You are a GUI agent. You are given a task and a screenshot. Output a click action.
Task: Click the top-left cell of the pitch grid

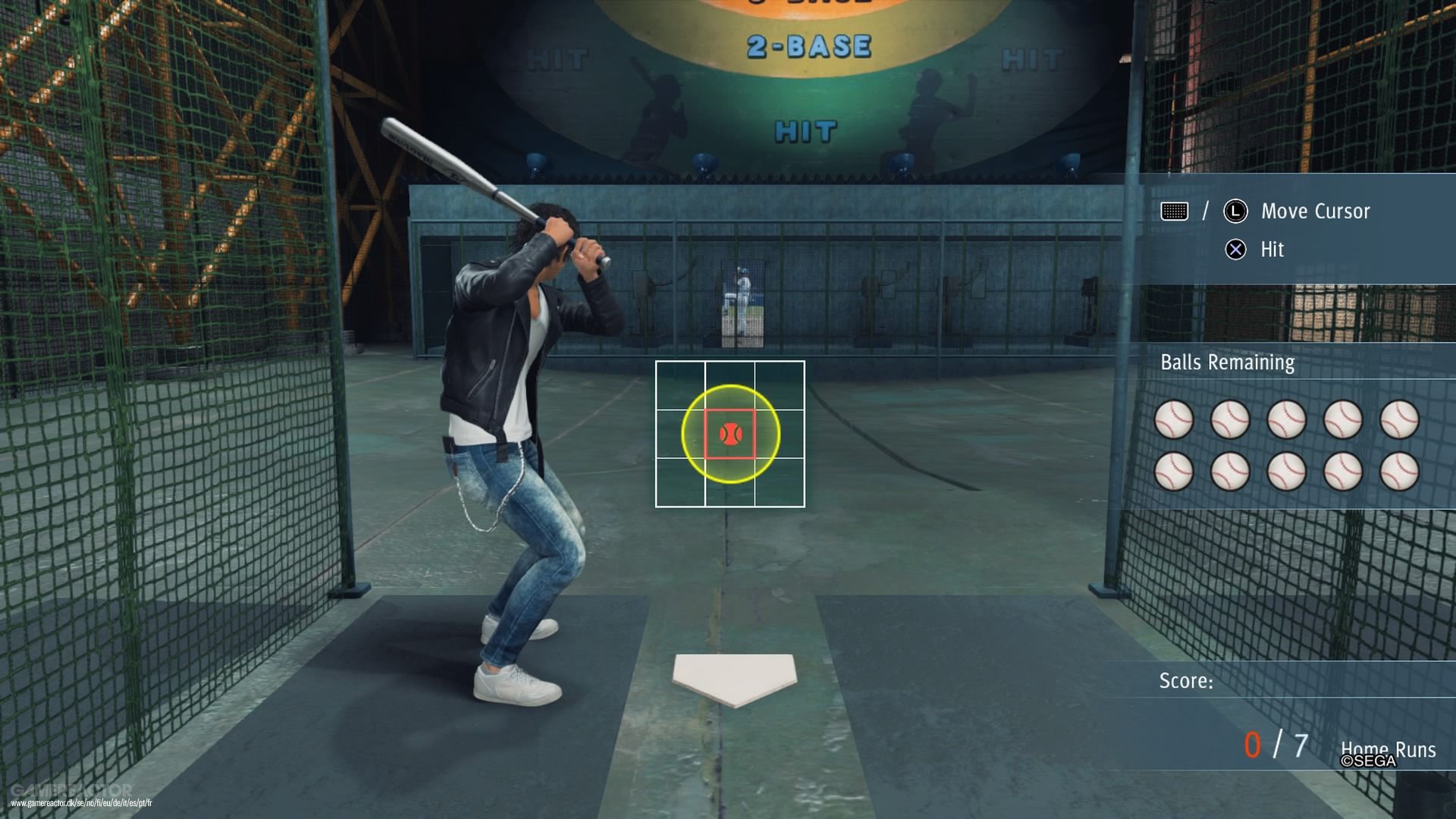tap(681, 385)
